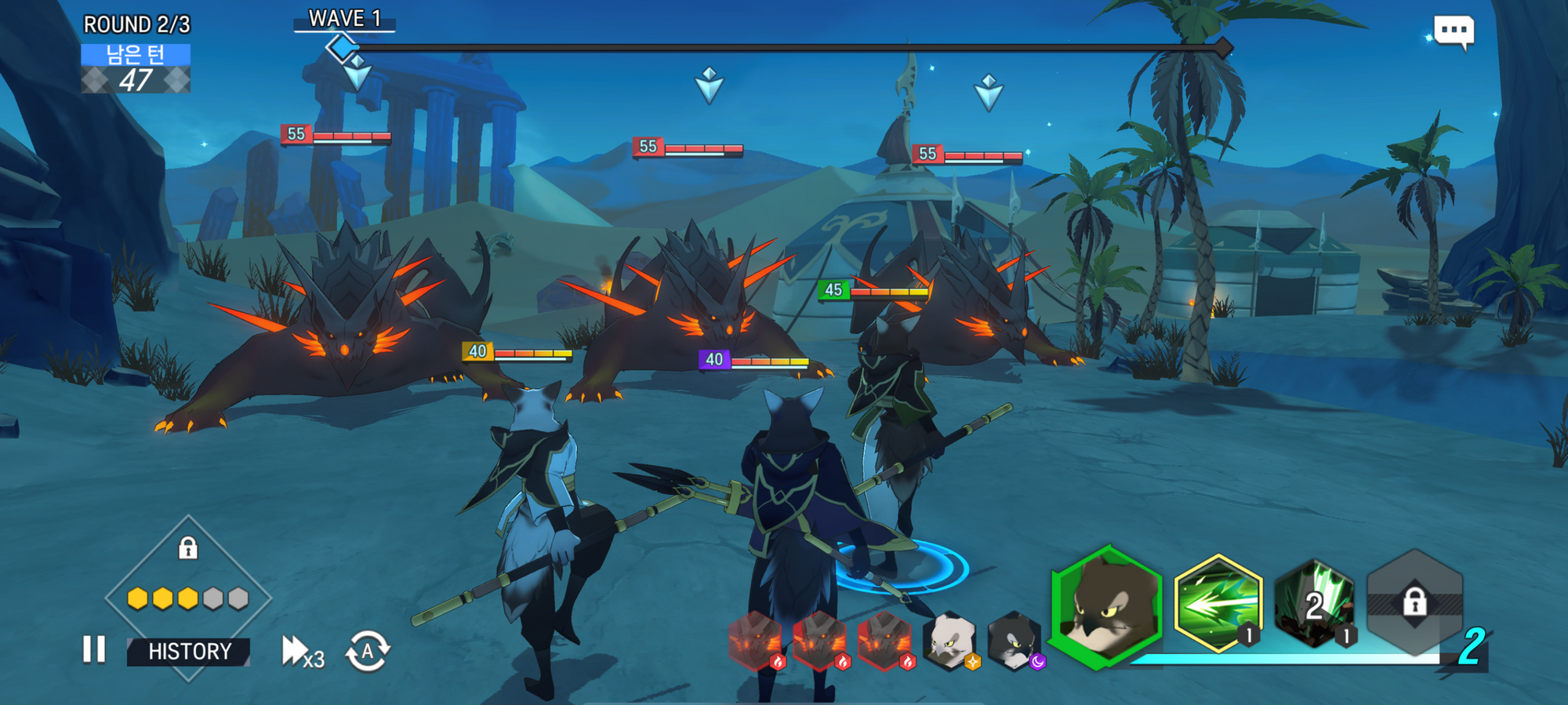
Task: Toggle auto-battle mode
Action: click(x=367, y=651)
